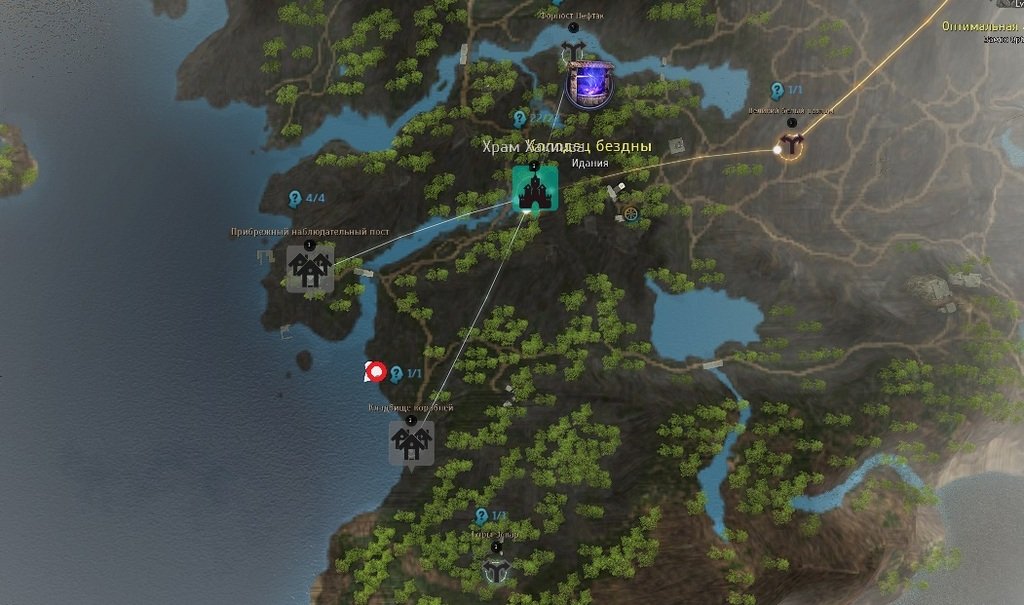Click the red bullseye location marker
1024x605 pixels.
[x=376, y=372]
